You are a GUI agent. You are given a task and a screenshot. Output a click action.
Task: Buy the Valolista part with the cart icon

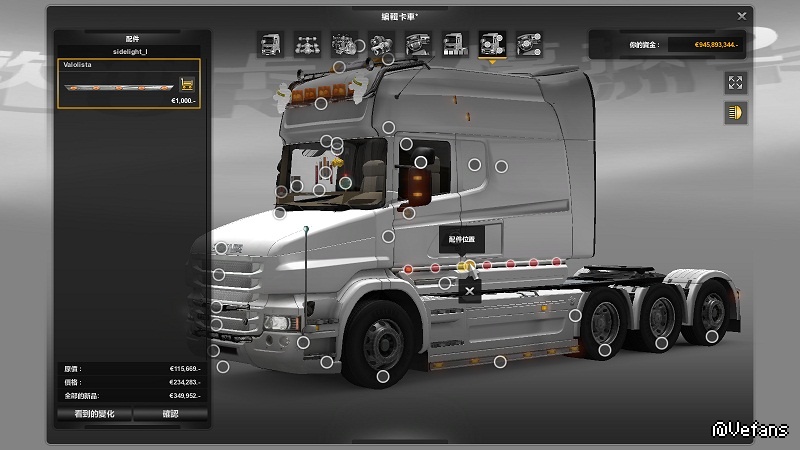pyautogui.click(x=186, y=84)
